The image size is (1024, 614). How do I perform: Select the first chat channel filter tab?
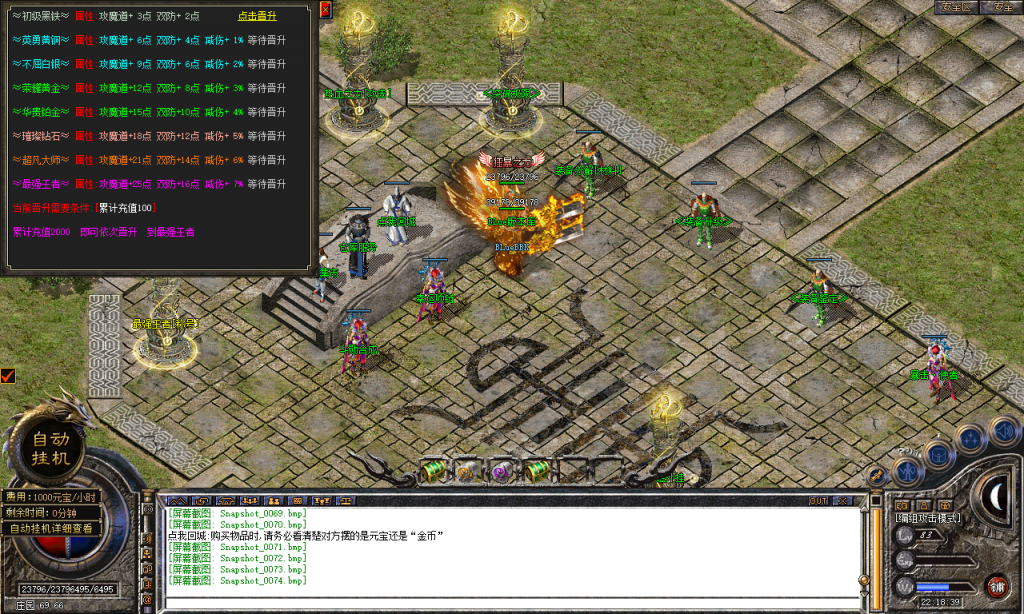[x=178, y=500]
